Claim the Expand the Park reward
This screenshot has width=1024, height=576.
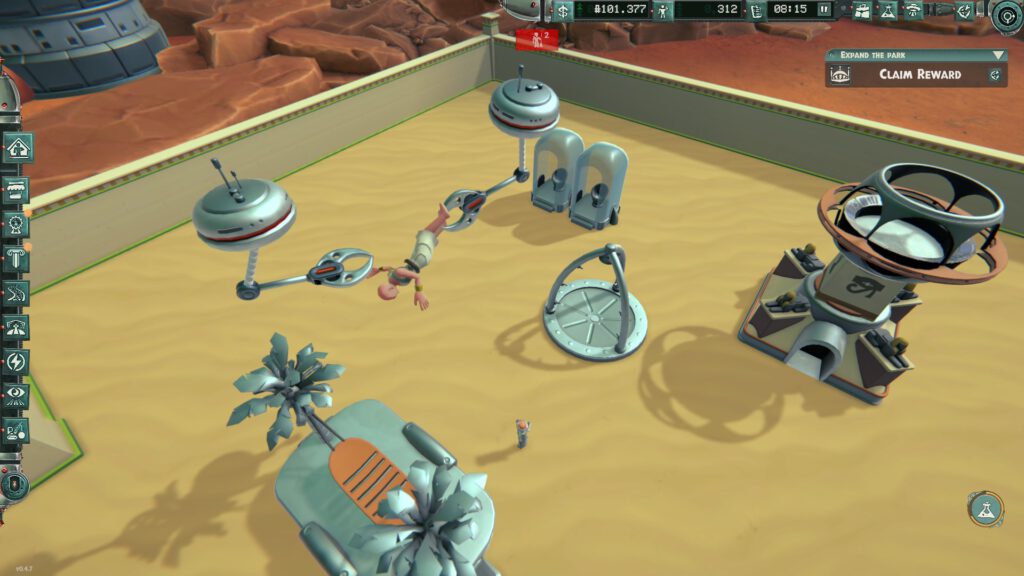point(919,74)
